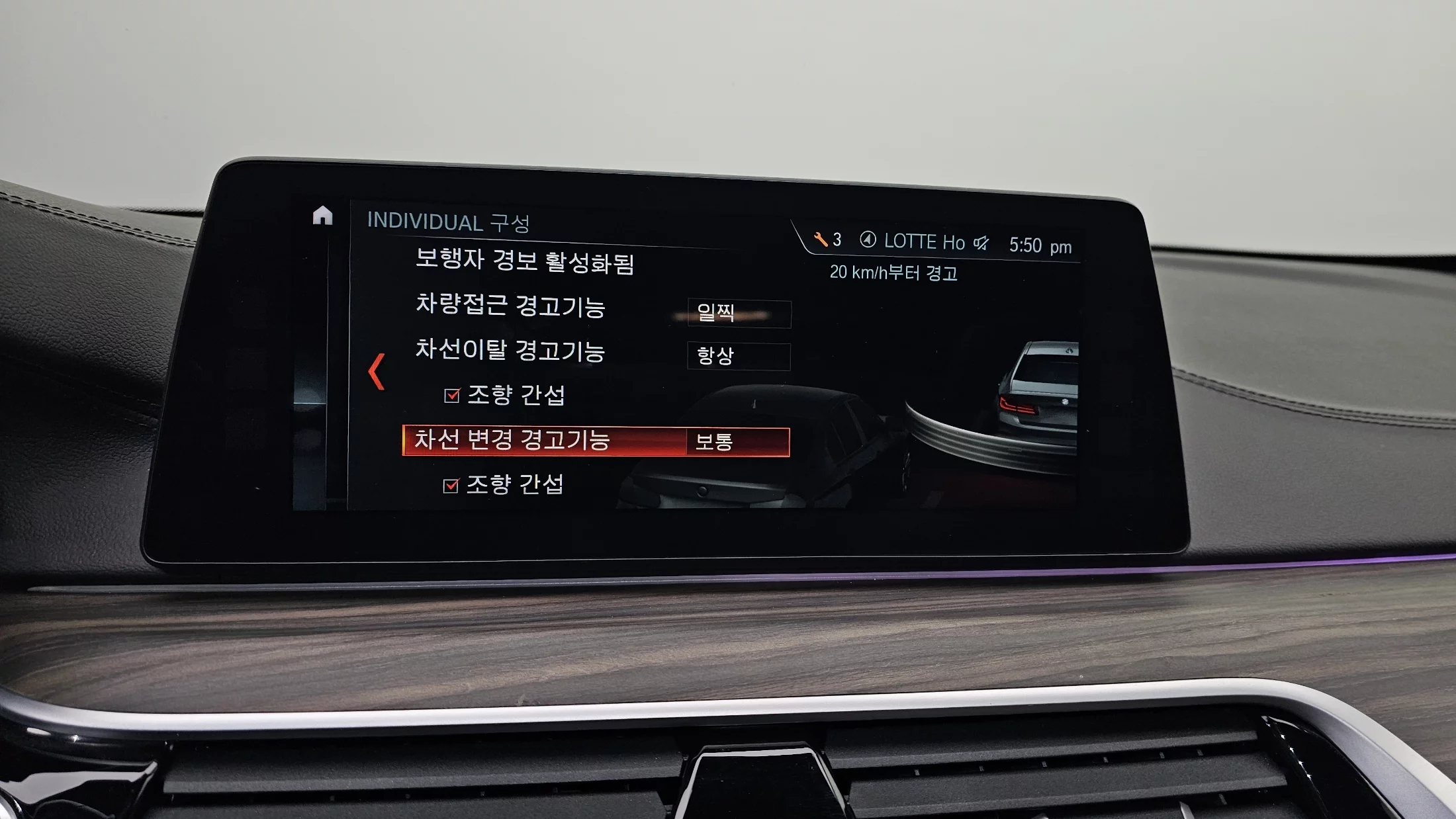Click the muted speaker status icon
This screenshot has height=819, width=1456.
pyautogui.click(x=981, y=243)
